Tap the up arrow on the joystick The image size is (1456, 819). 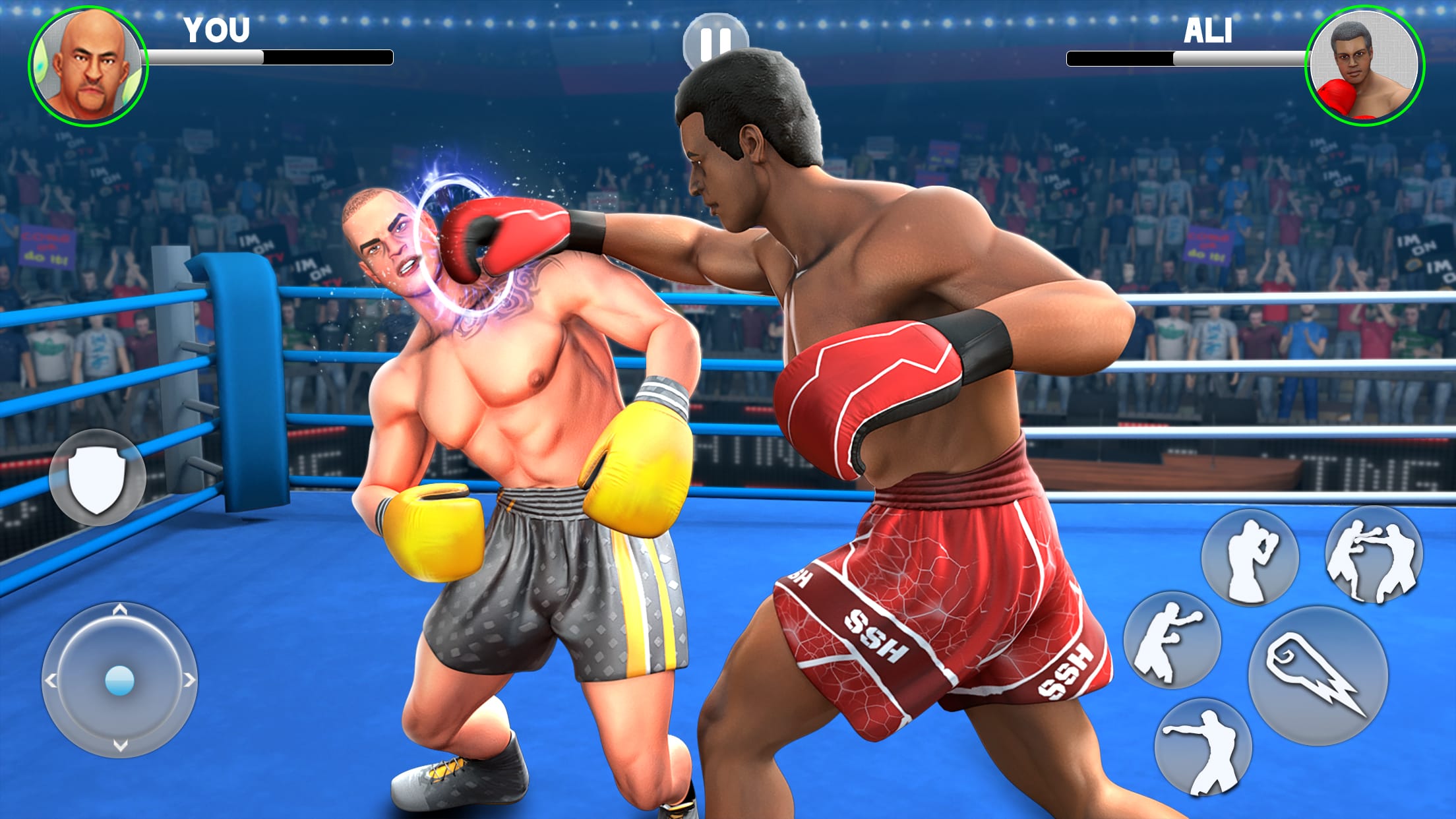click(x=120, y=610)
